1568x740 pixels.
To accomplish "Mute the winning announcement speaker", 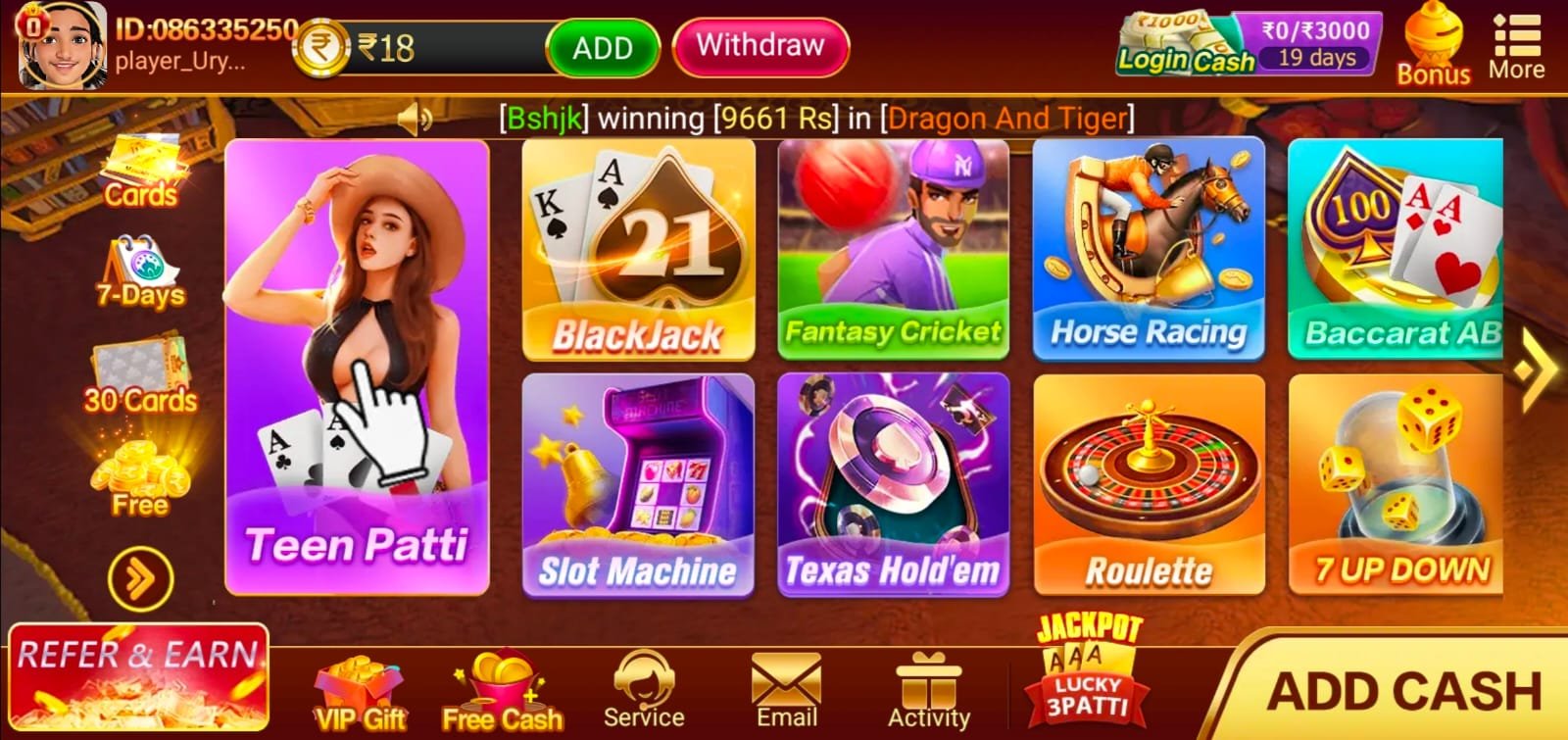I will [416, 119].
